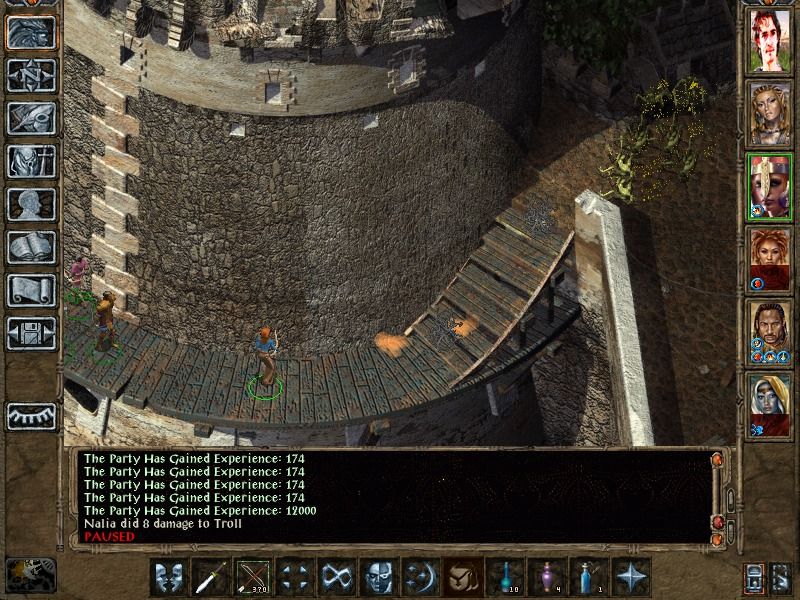Select the bearded dark-haired man portrait
This screenshot has height=600, width=800.
tap(771, 331)
